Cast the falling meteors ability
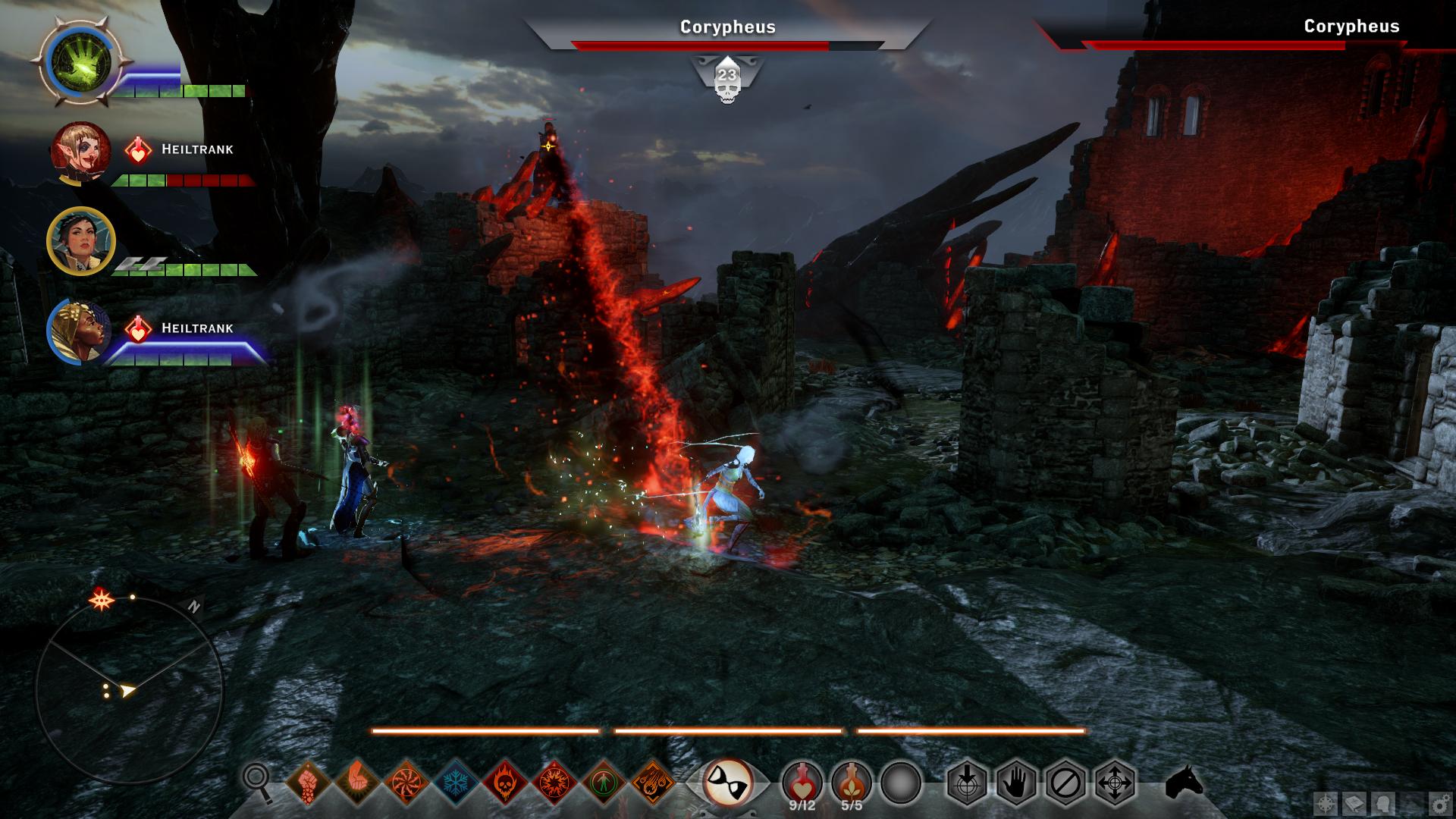The width and height of the screenshot is (1456, 819). [653, 781]
